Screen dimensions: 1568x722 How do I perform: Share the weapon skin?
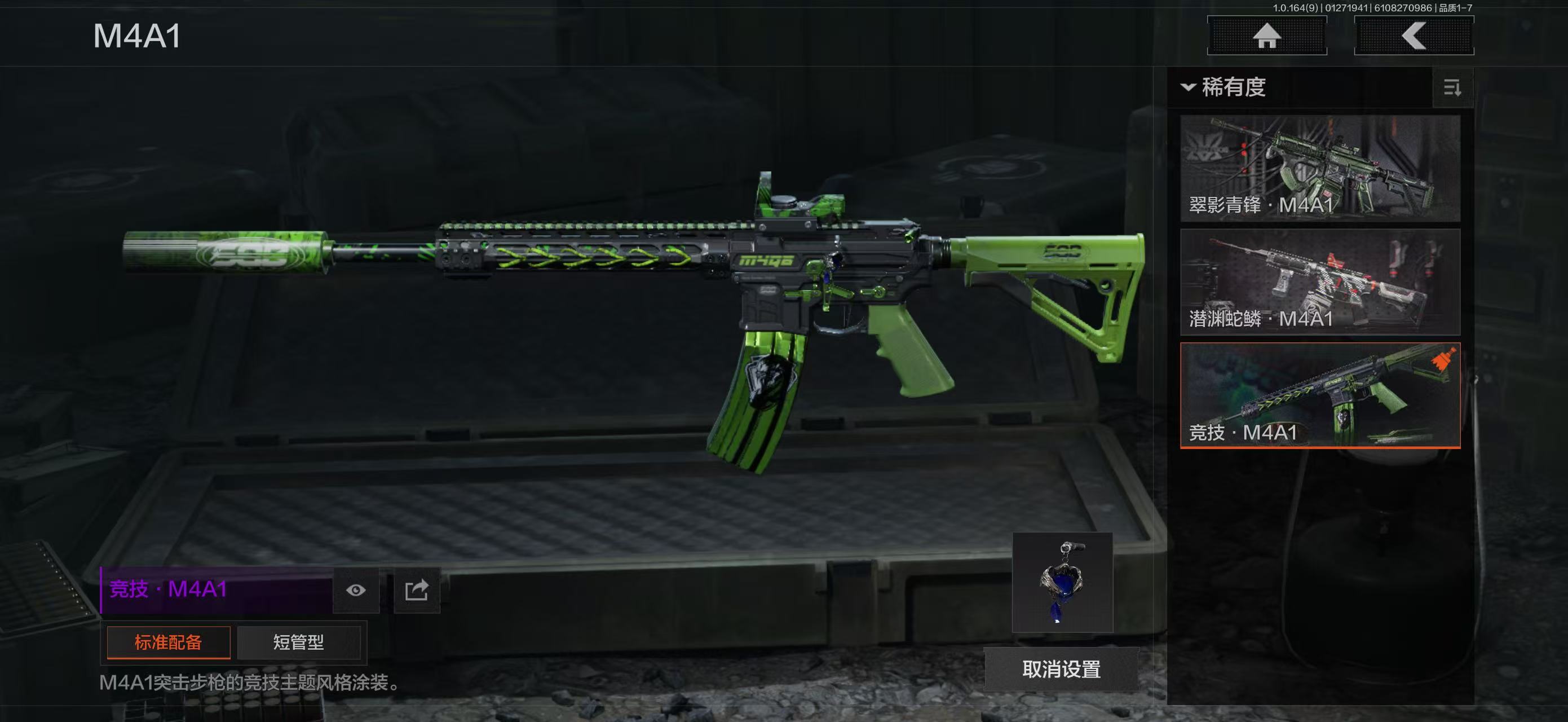click(417, 590)
